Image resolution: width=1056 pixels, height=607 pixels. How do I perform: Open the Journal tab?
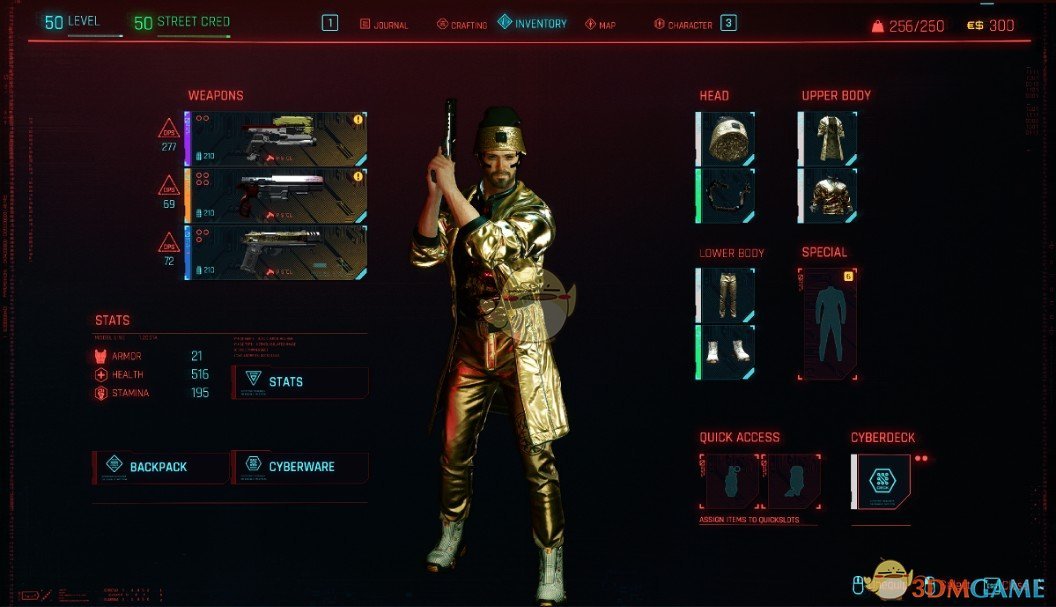[x=384, y=24]
